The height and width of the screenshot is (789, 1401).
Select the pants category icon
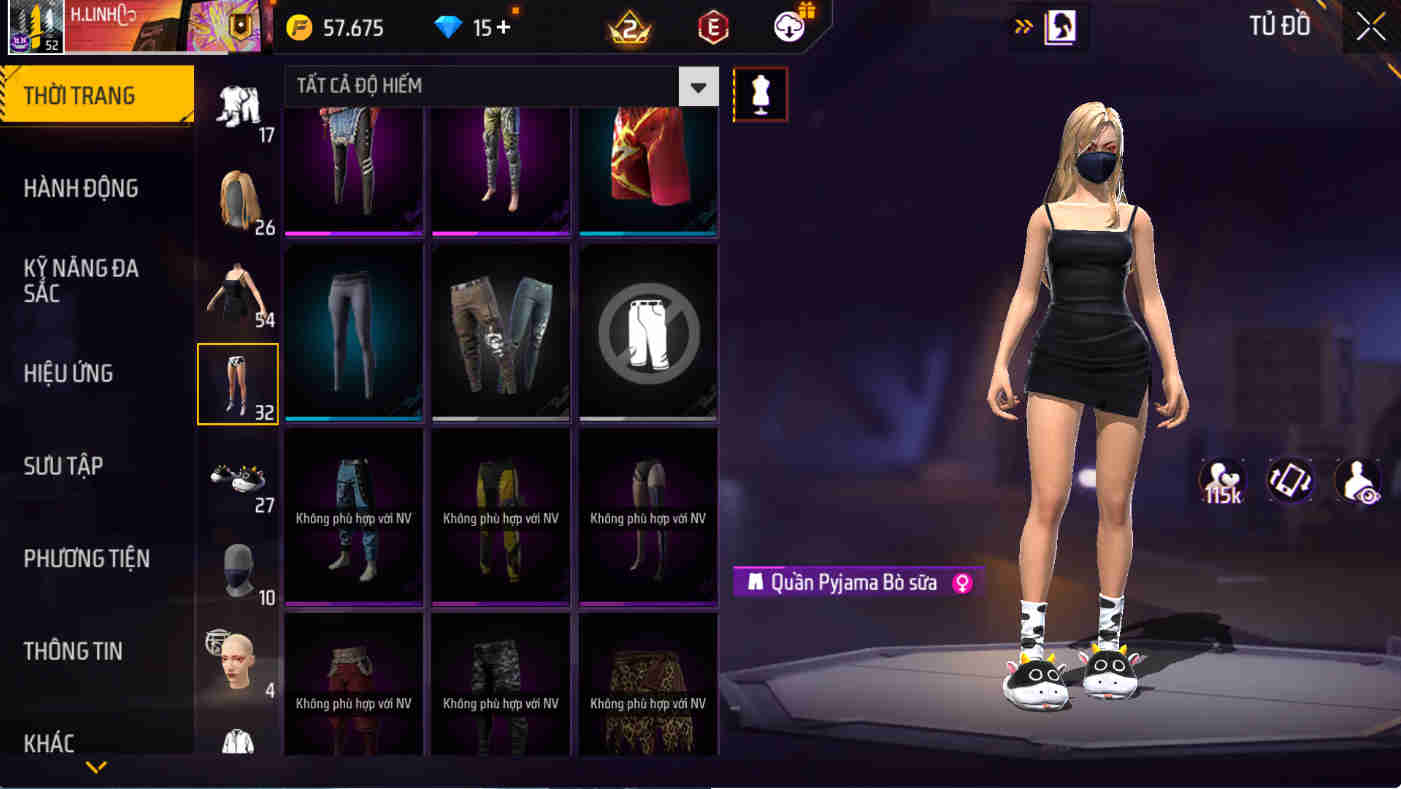point(237,383)
